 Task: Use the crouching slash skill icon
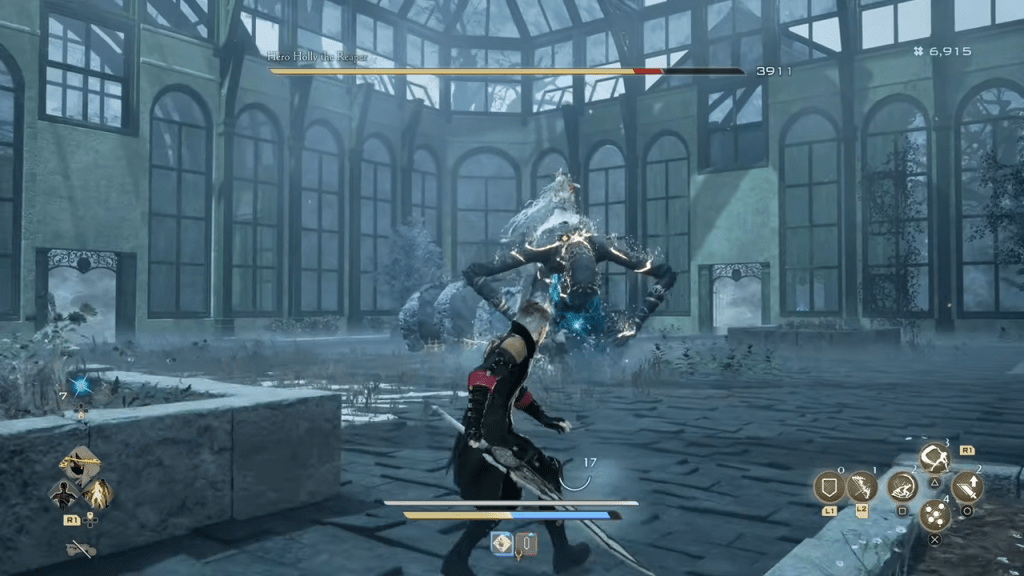click(x=902, y=487)
